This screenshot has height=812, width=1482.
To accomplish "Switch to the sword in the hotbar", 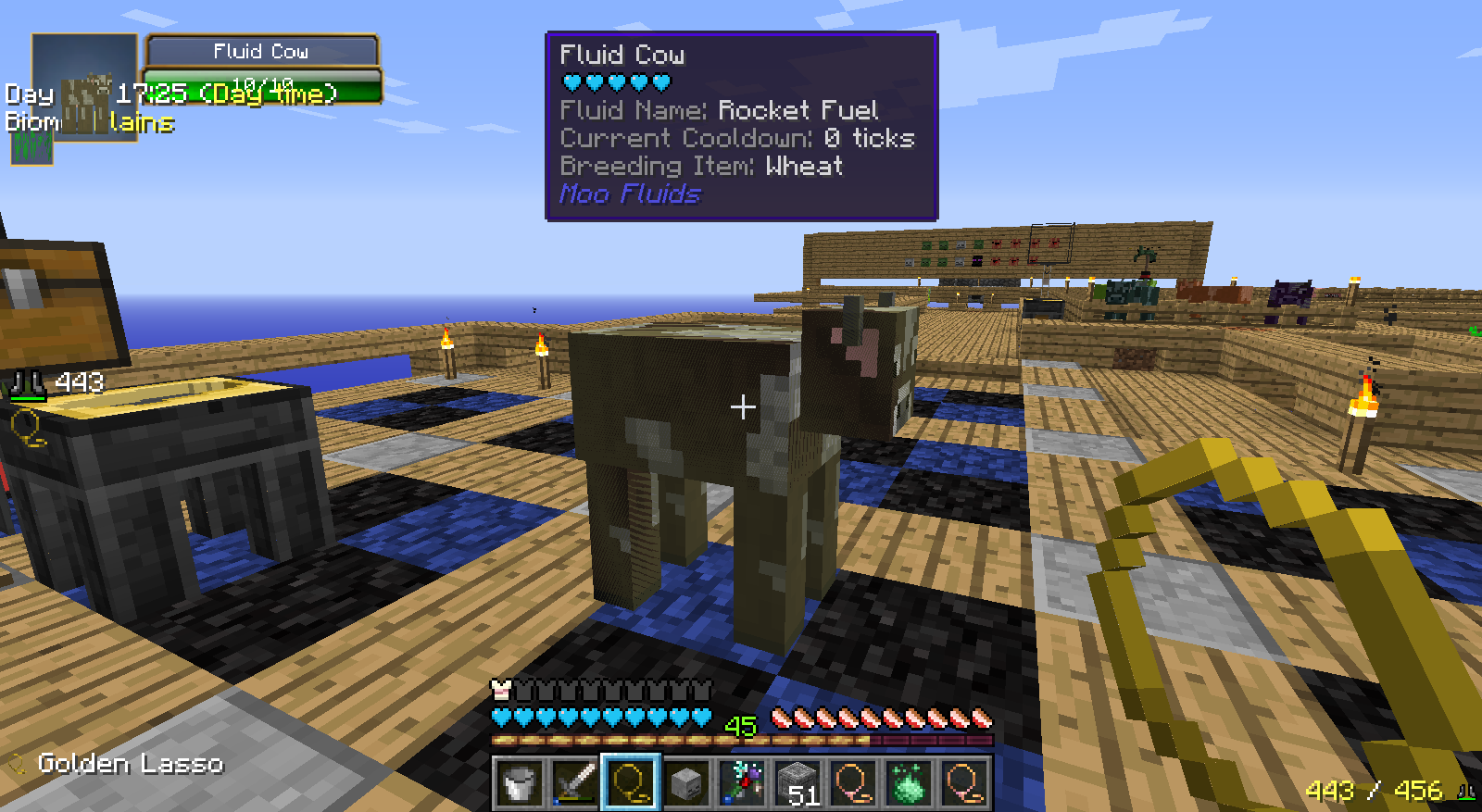I will click(575, 783).
